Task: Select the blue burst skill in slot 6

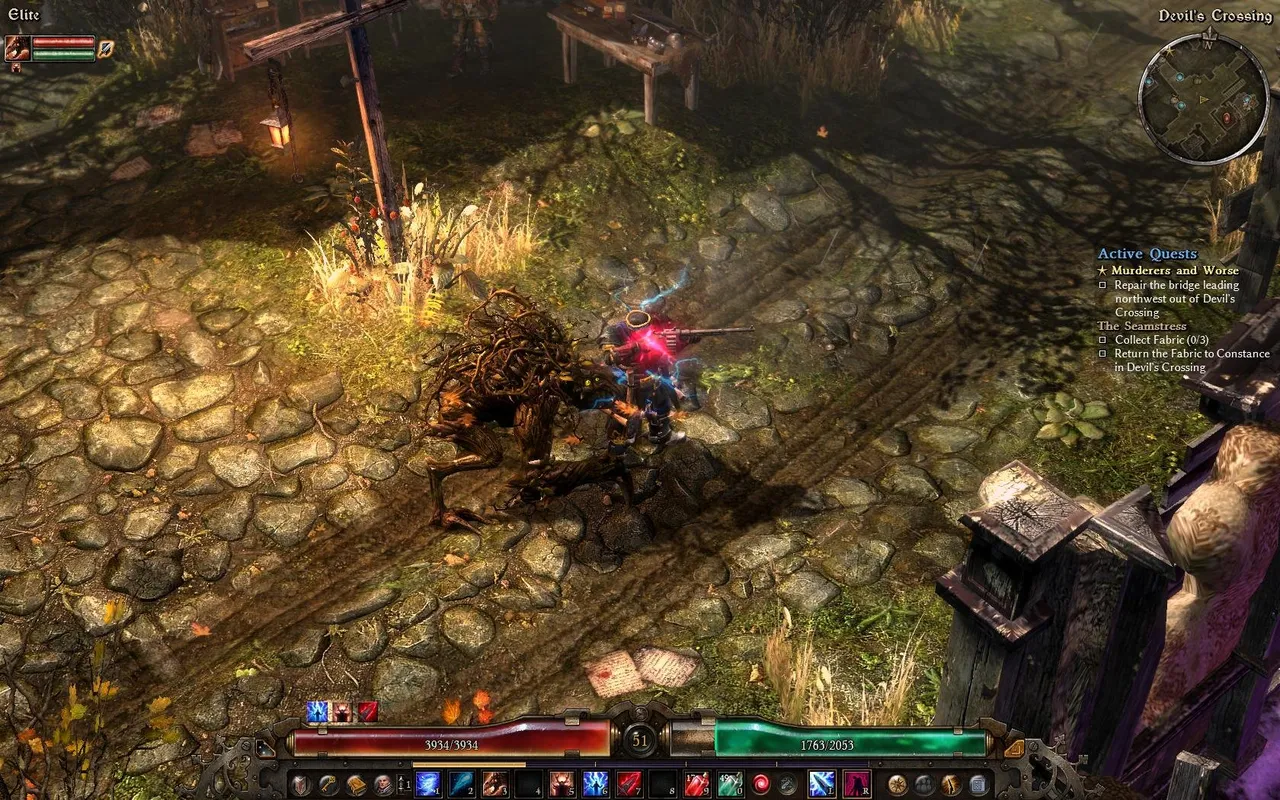Action: [595, 784]
